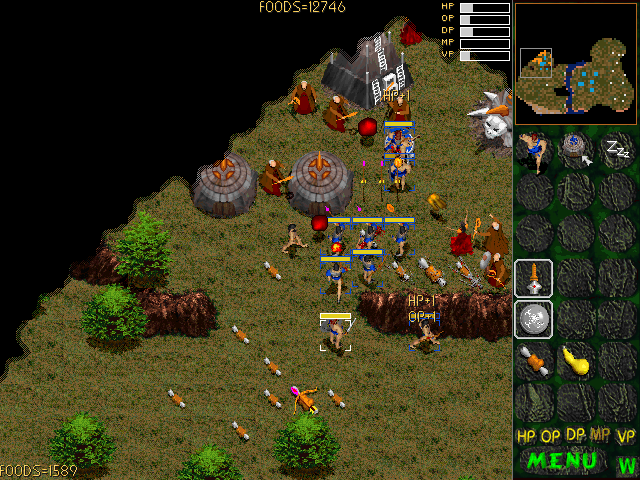Open the green MENU button
The image size is (640, 480).
coord(562,461)
